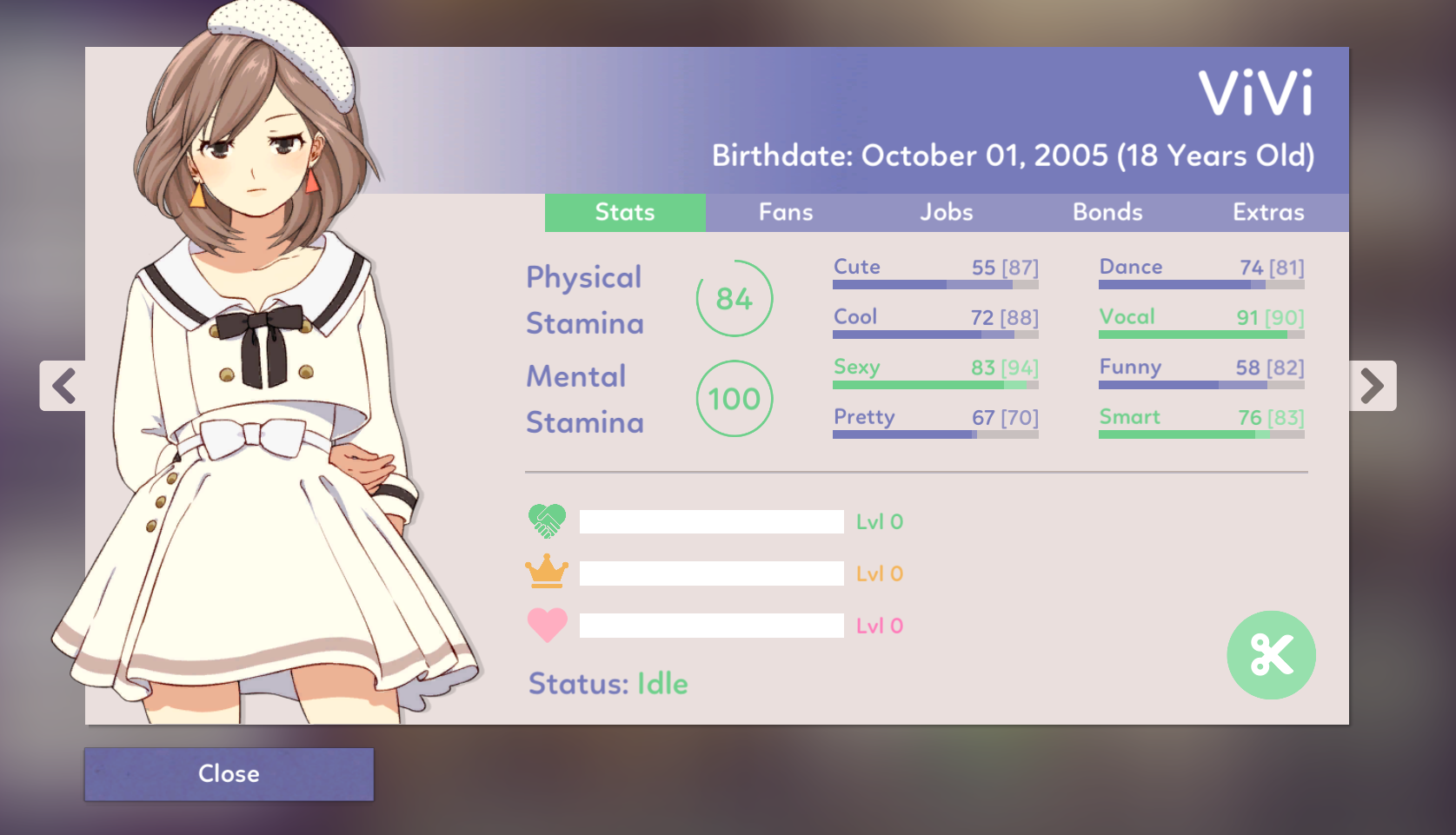View the next idol with right arrow
1456x835 pixels.
[1372, 386]
